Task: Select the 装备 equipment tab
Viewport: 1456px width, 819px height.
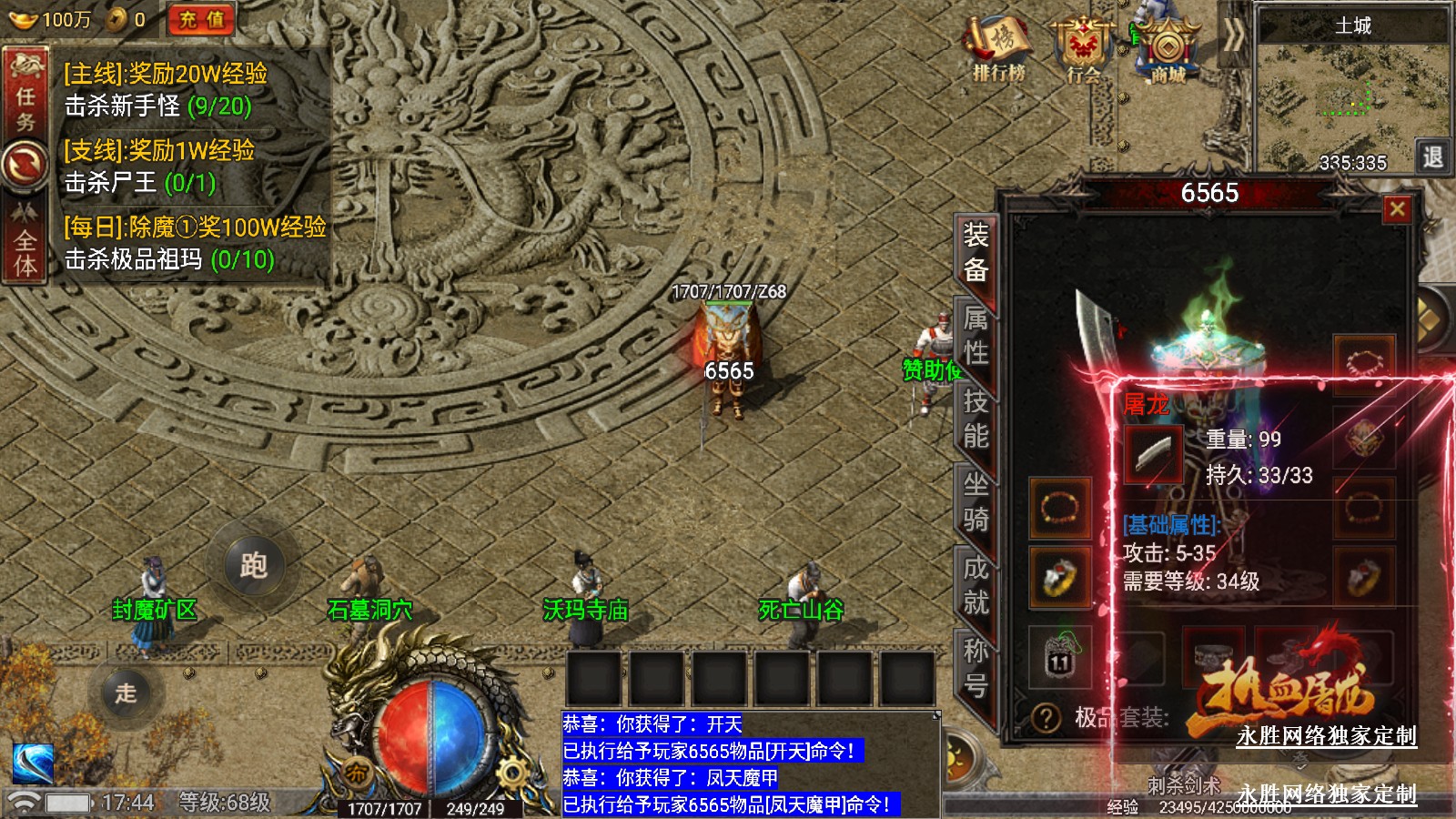Action: click(975, 252)
